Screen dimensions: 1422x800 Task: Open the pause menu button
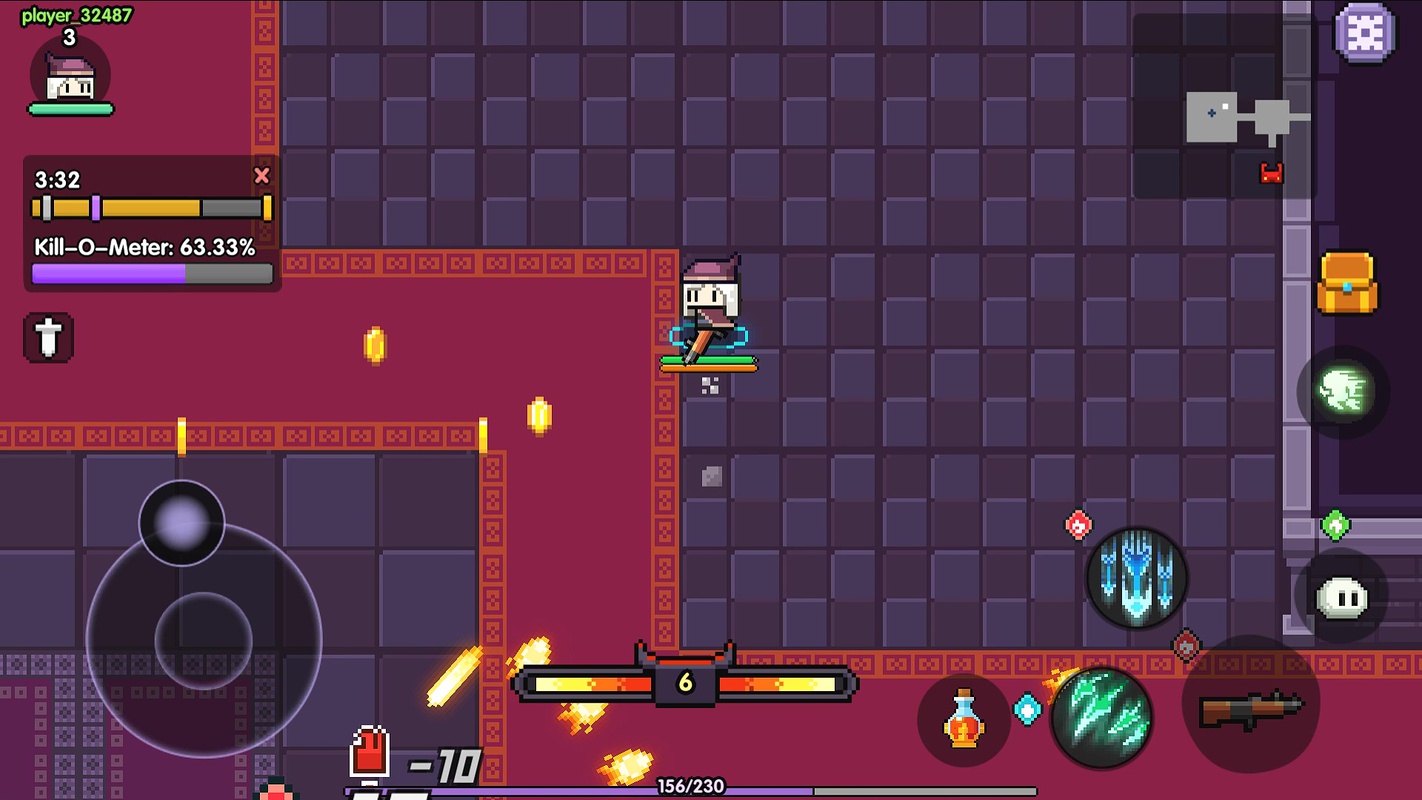1364,33
